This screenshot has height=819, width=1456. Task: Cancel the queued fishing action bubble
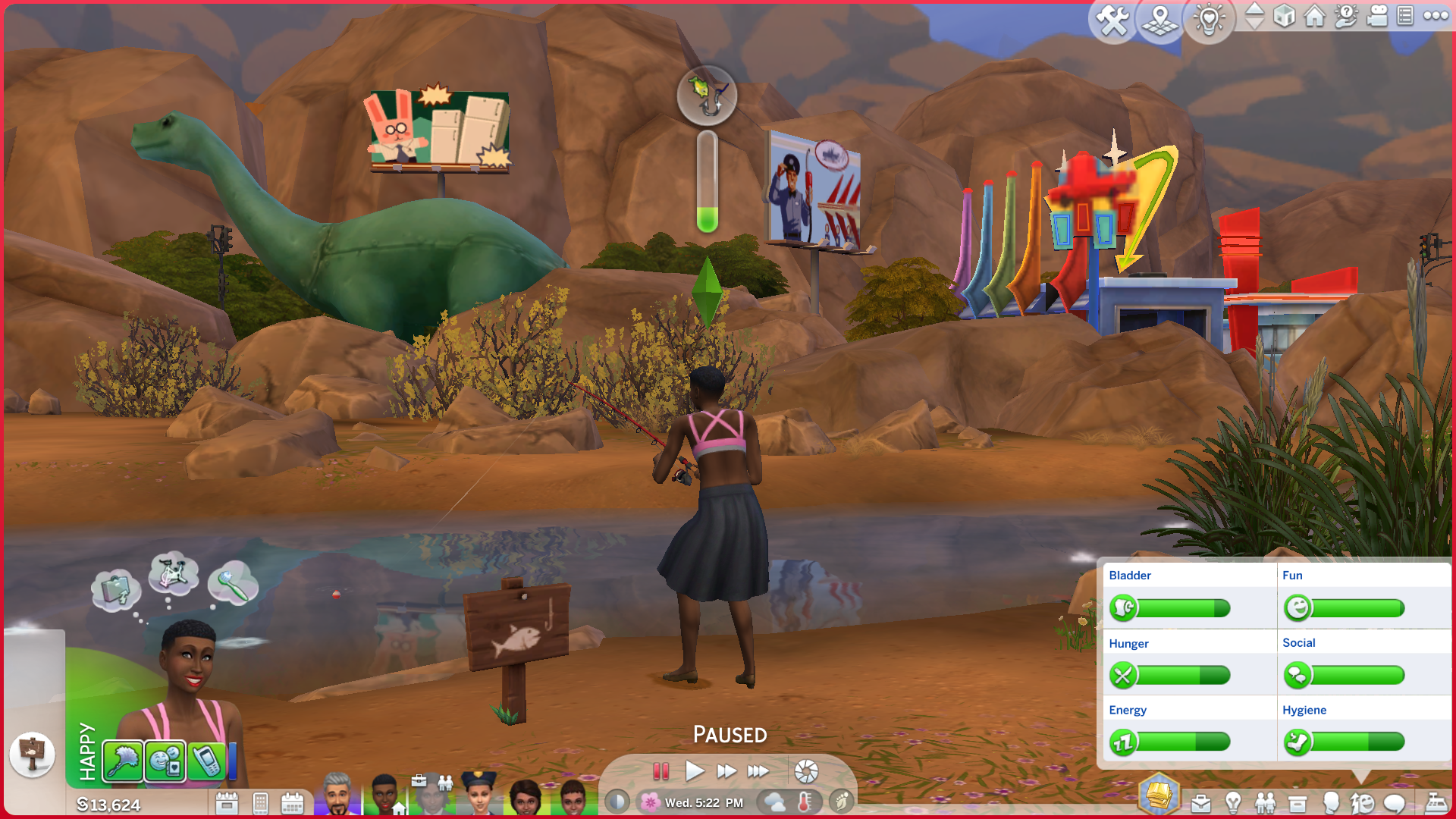tap(707, 96)
